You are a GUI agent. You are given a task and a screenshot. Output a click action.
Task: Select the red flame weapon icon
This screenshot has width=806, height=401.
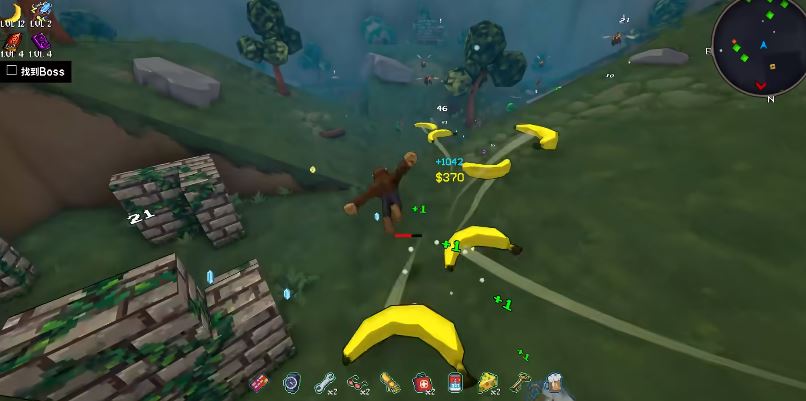[x=14, y=40]
